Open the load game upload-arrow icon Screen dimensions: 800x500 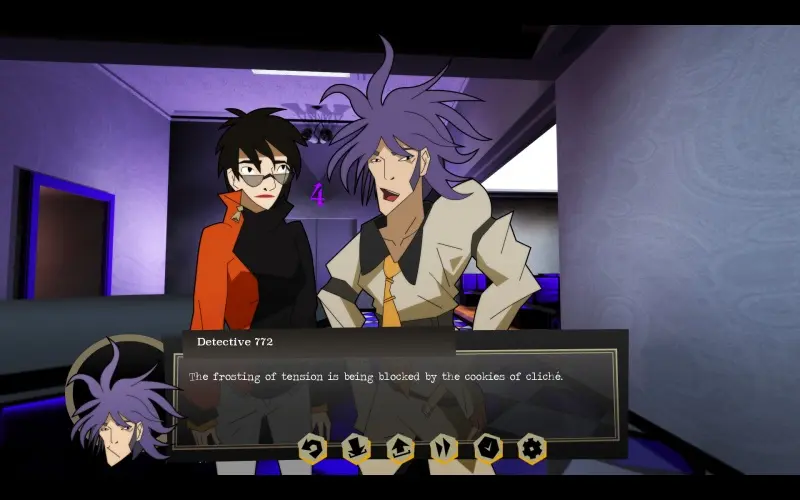(x=401, y=448)
